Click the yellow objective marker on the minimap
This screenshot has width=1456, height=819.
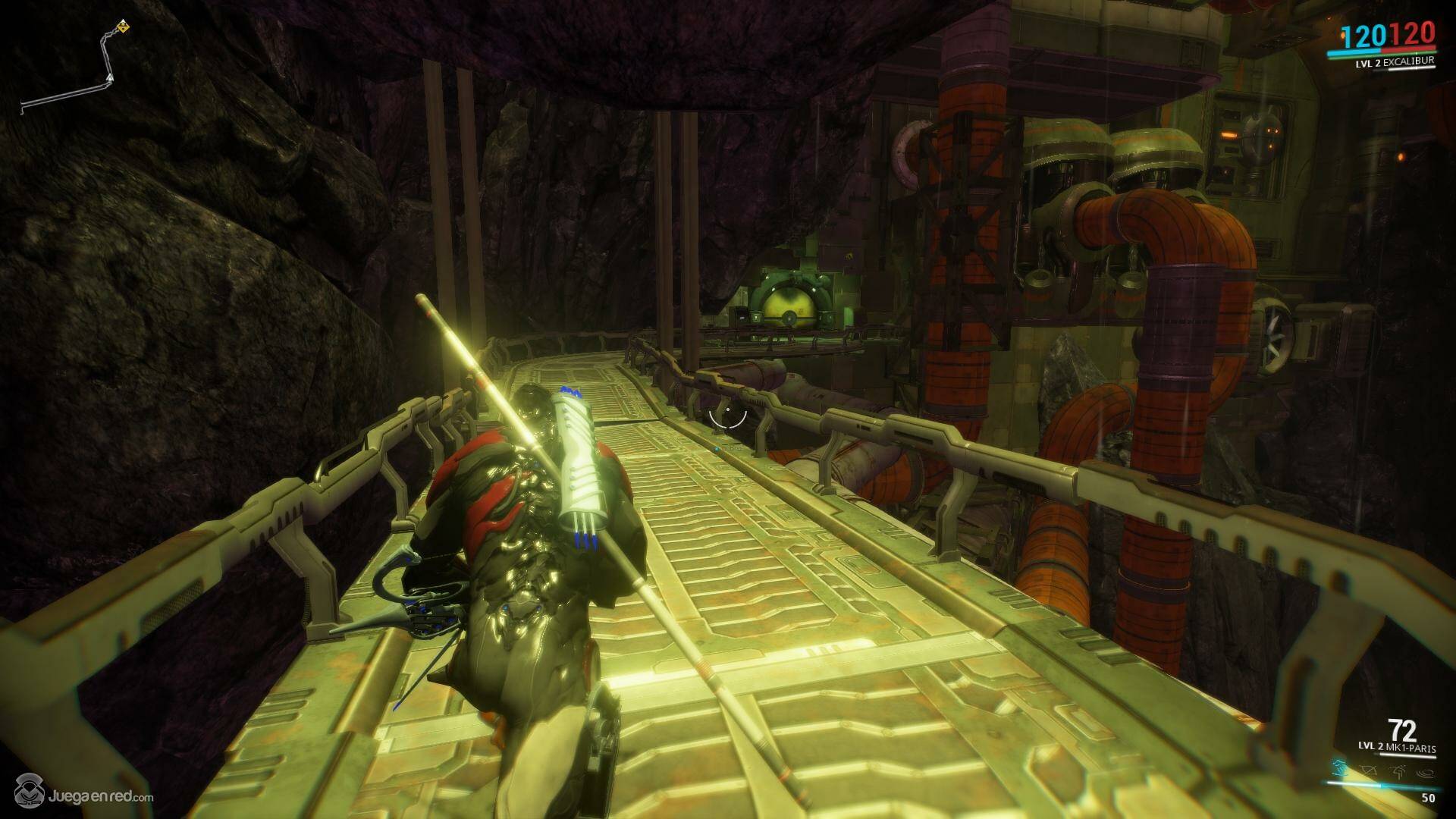123,28
